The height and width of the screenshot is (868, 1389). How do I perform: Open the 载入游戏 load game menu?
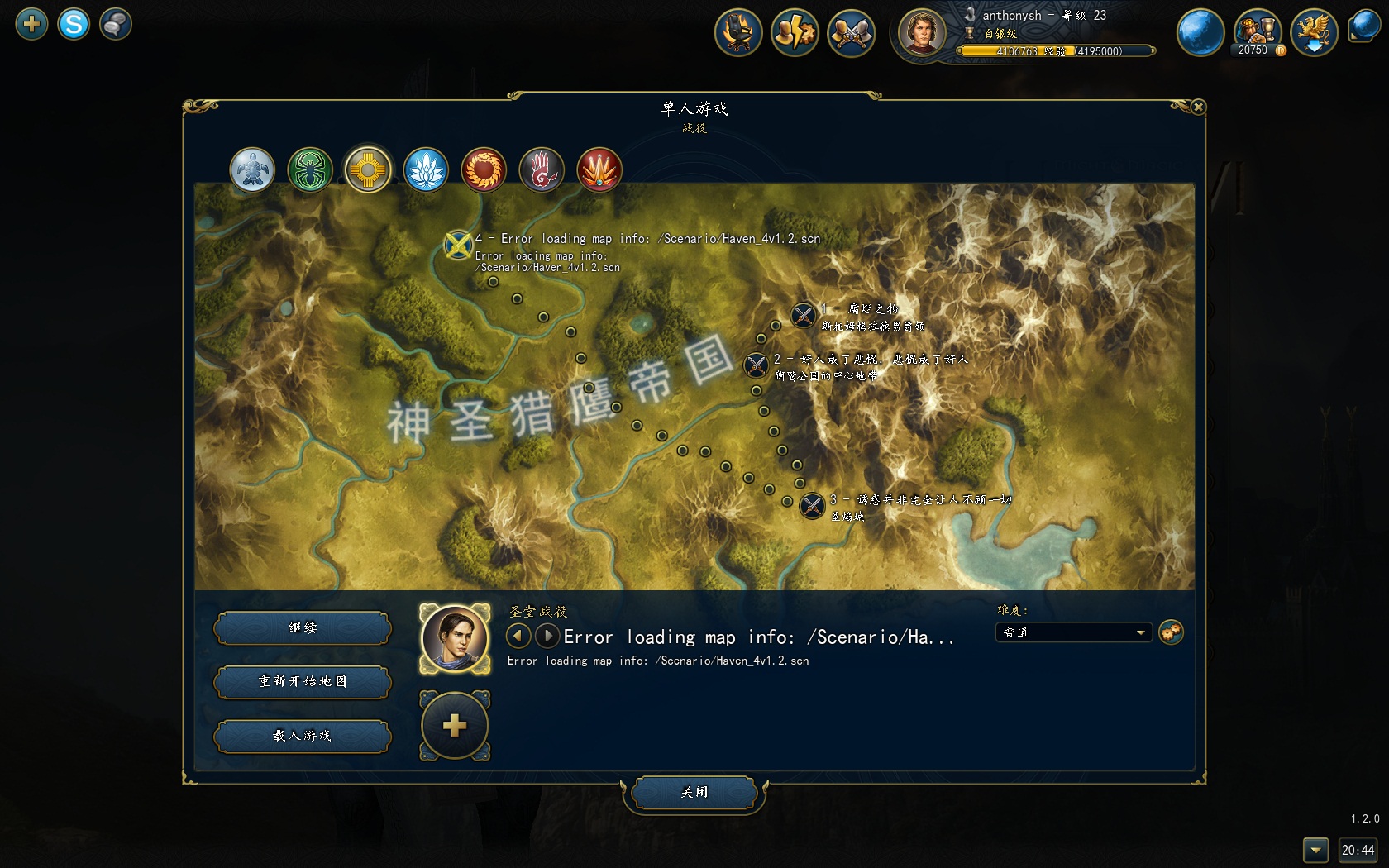(303, 736)
